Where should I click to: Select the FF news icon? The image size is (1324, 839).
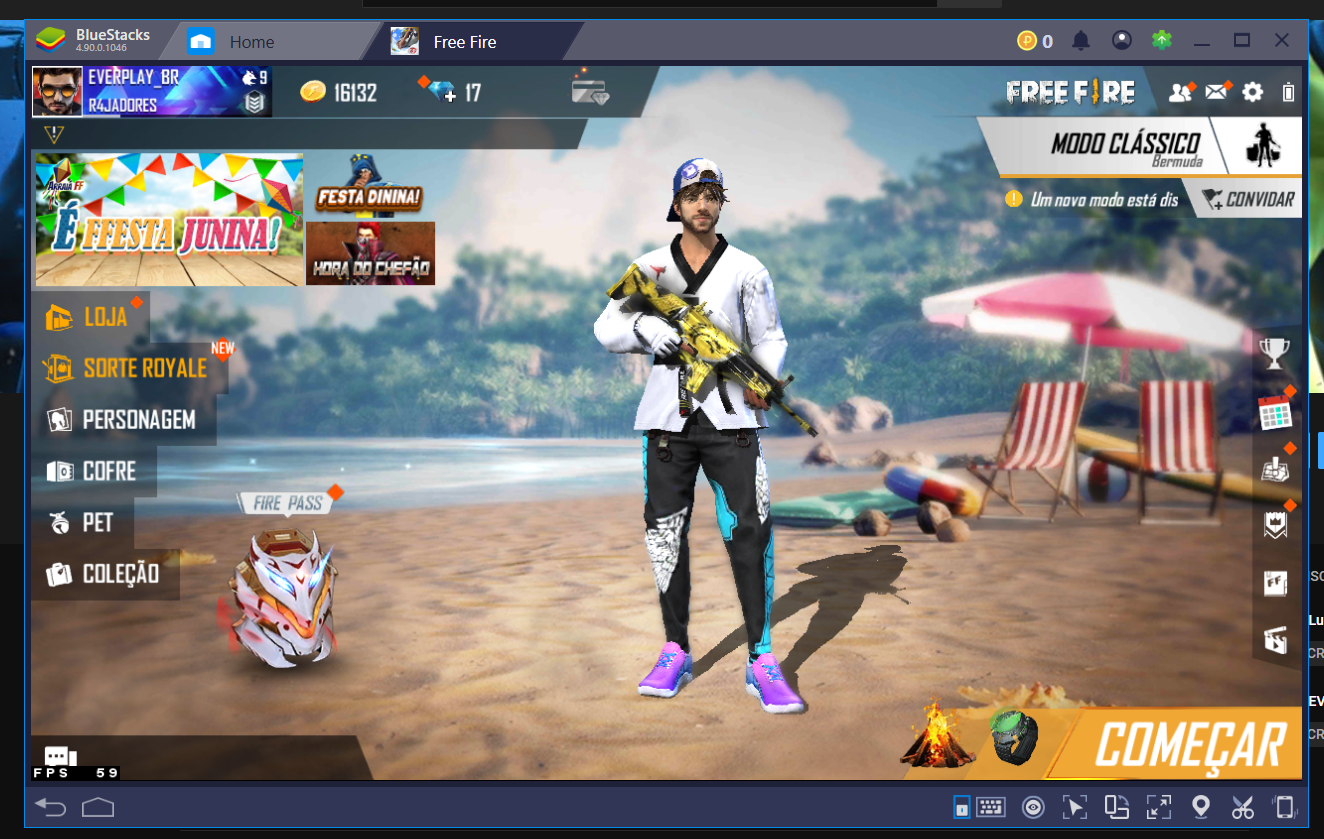[1274, 581]
